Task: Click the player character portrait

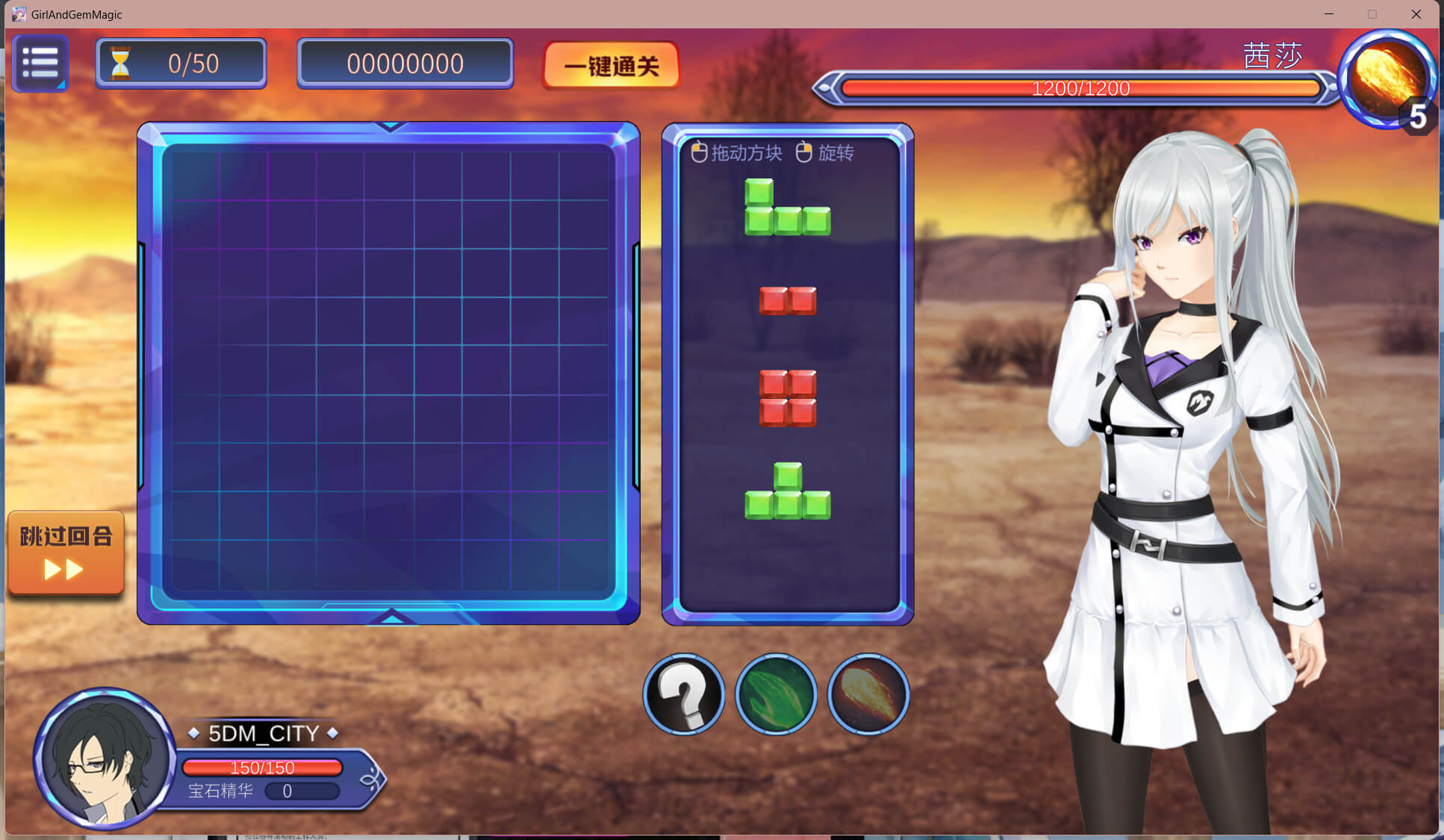Action: (106, 759)
